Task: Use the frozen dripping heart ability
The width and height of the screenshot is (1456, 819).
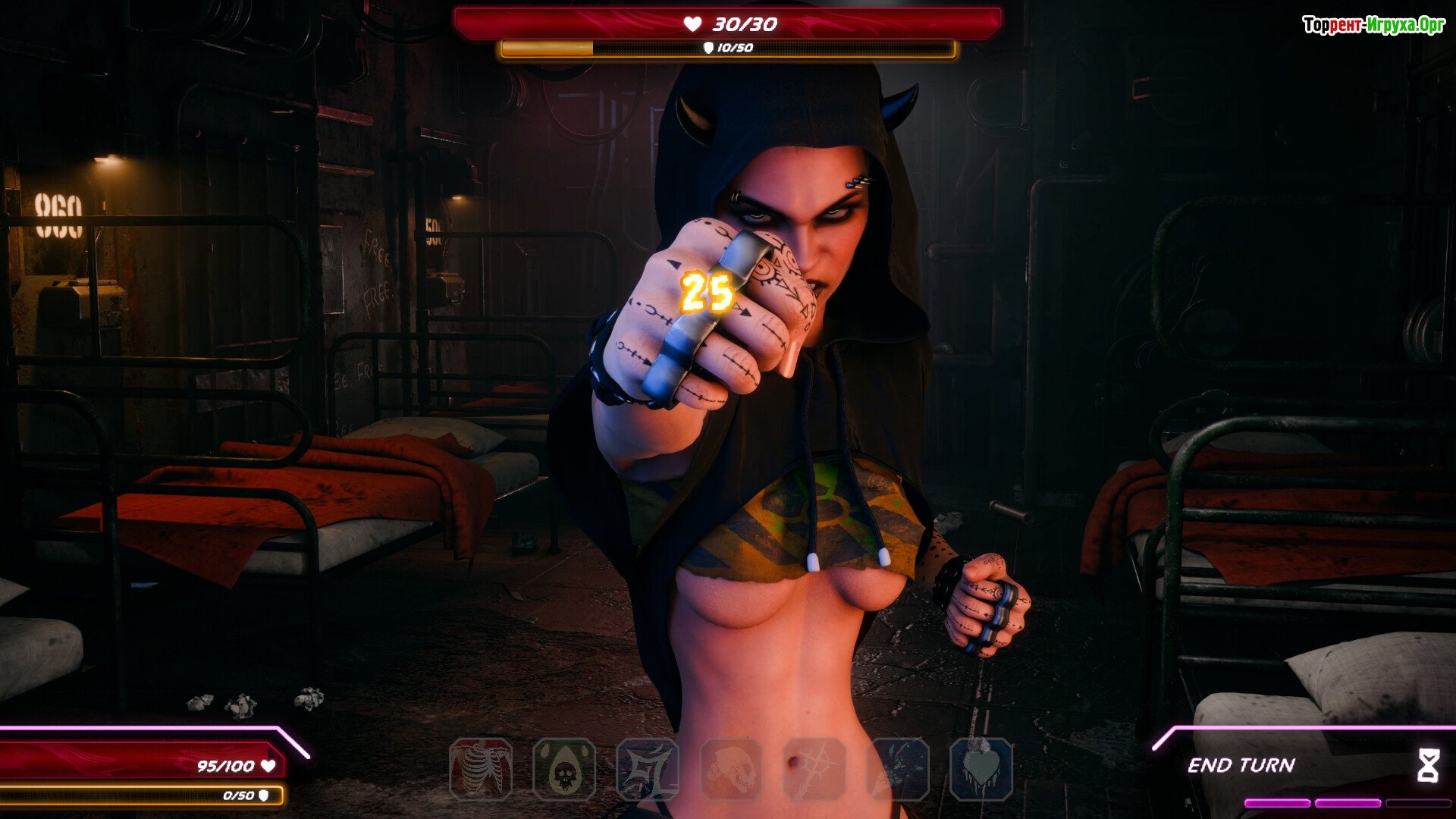Action: coord(981,769)
